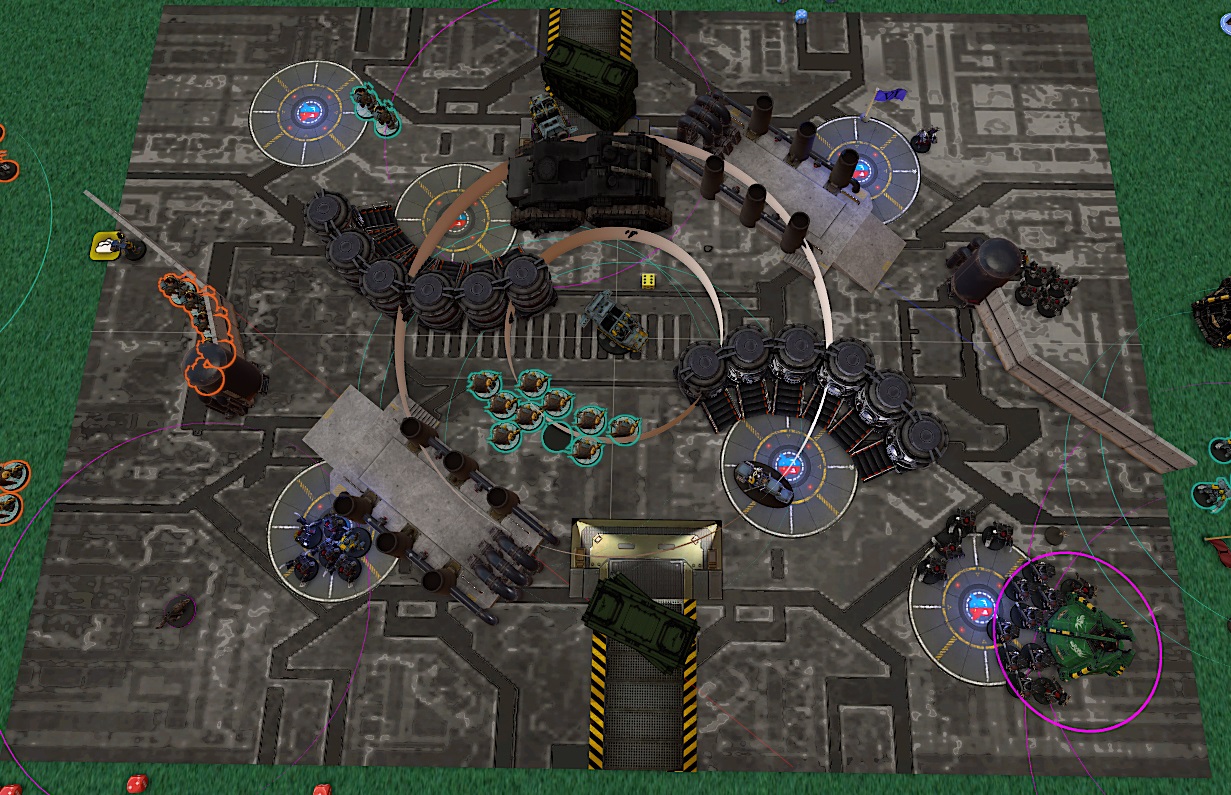The image size is (1231, 795).
Task: Select the yellow die on the board
Action: tap(649, 280)
